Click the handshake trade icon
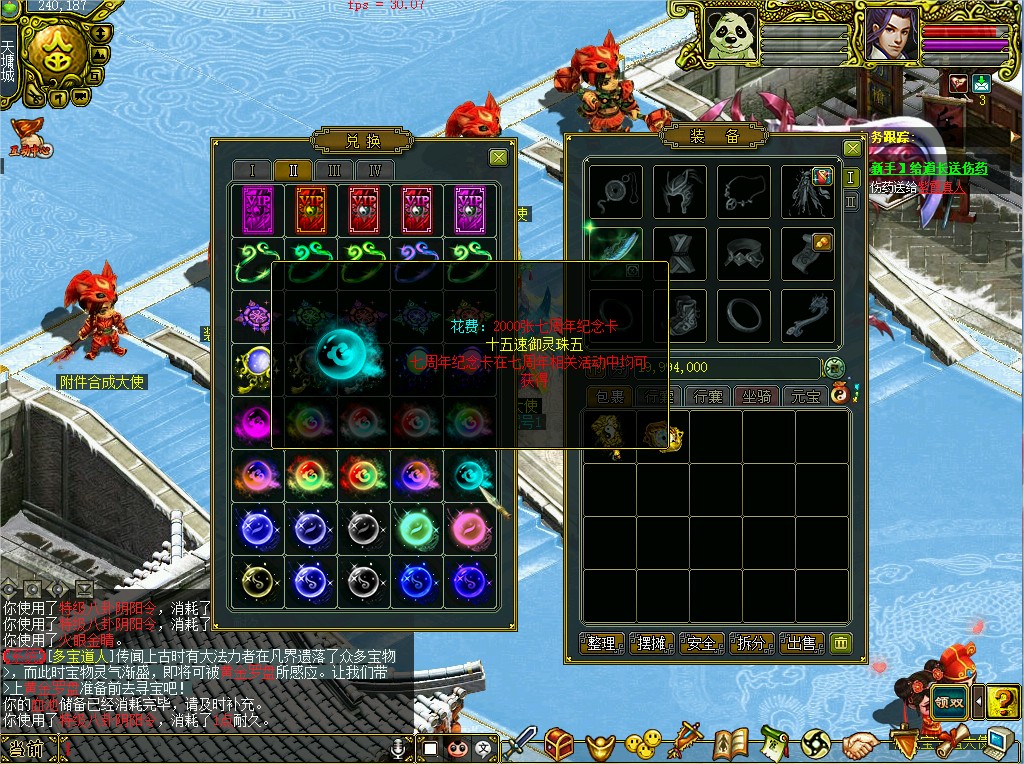 tap(859, 745)
